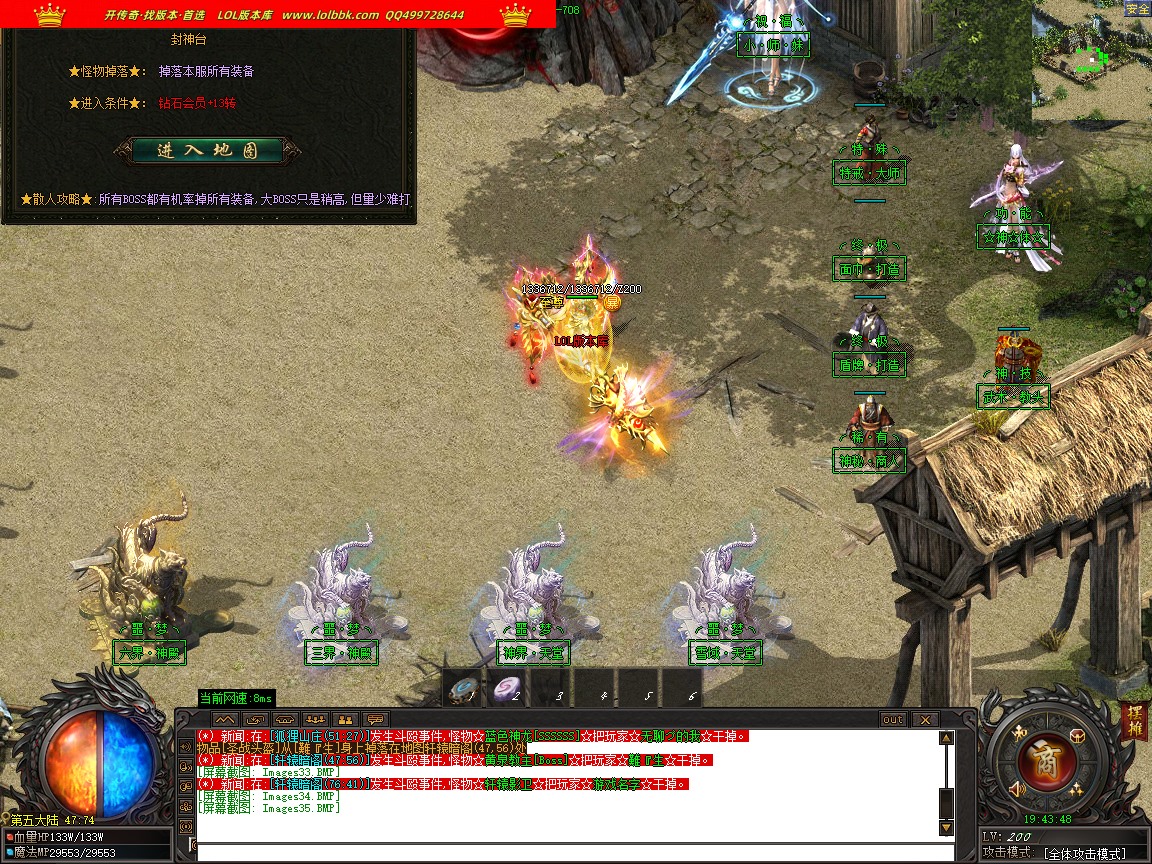Click the 'out' button on the chat panel
Viewport: 1152px width, 864px height.
892,719
